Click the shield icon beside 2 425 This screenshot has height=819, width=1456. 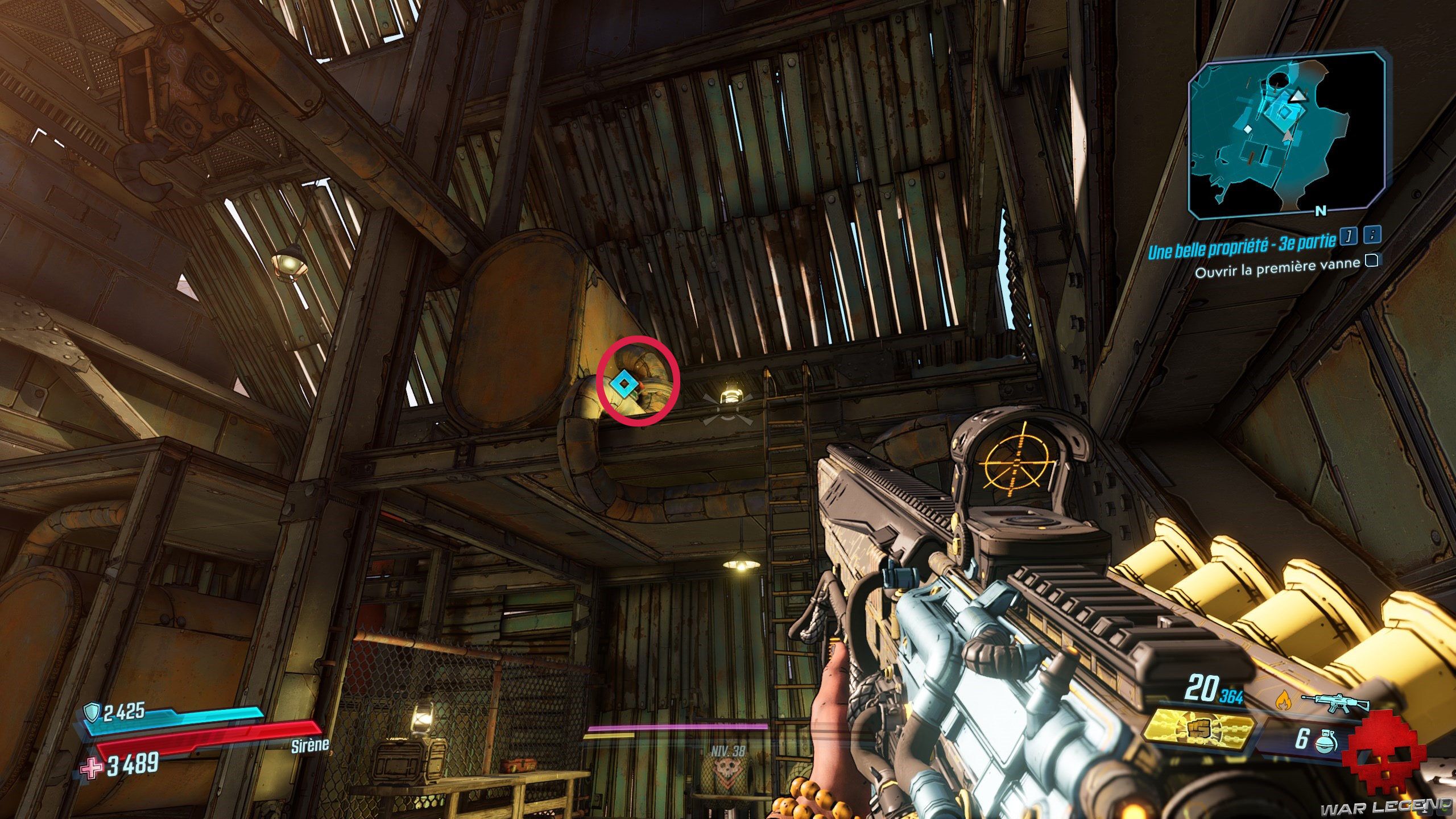pos(92,711)
